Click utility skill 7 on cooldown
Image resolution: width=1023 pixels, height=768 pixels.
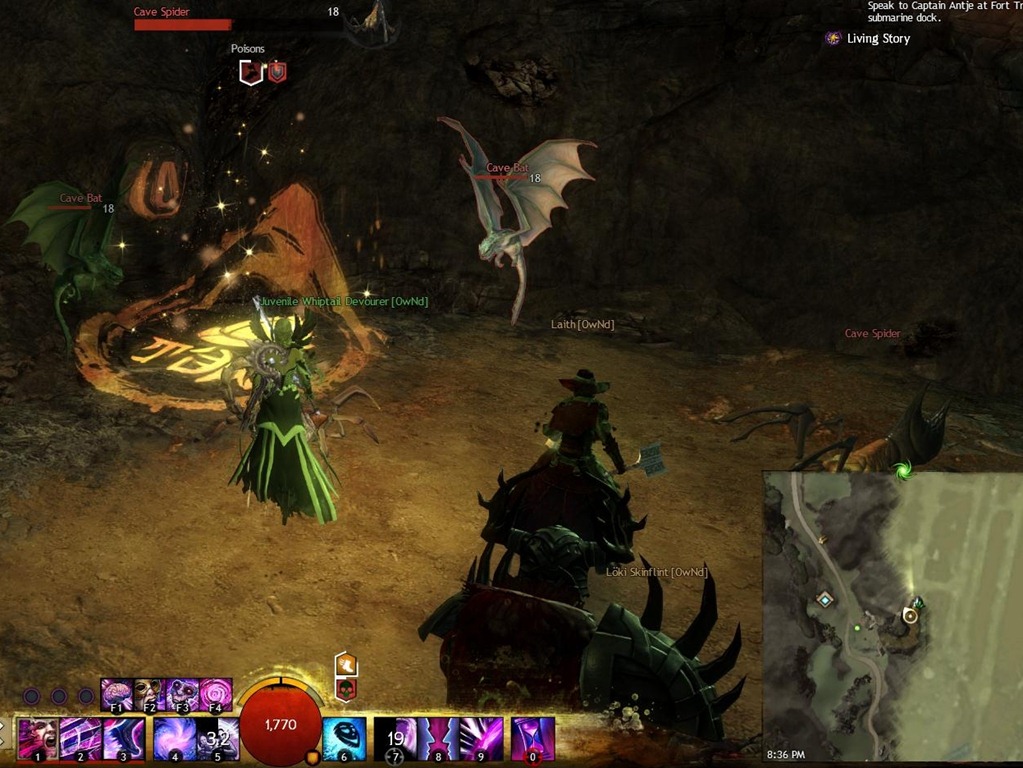[x=395, y=739]
